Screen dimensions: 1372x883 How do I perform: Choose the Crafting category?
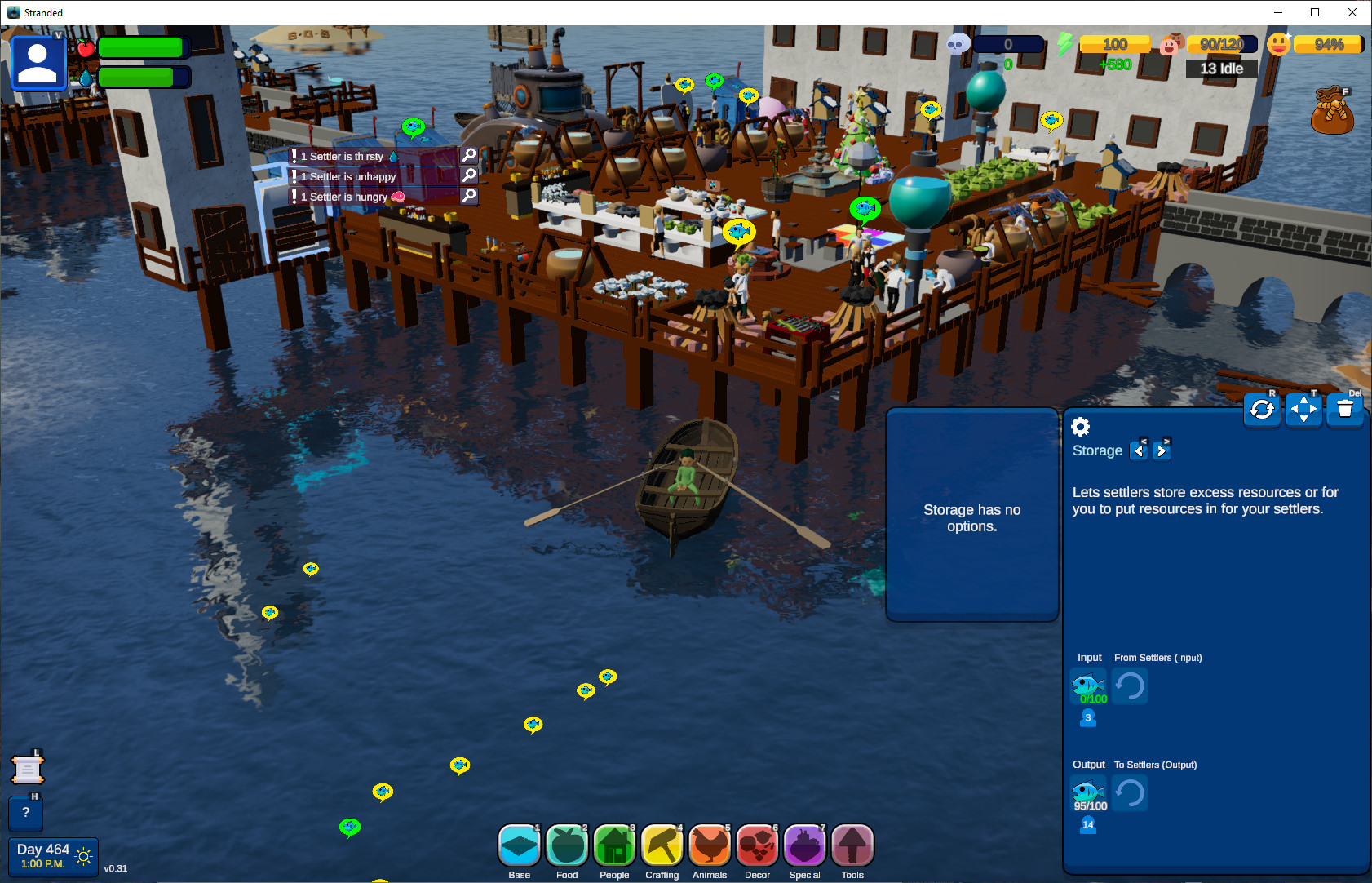[662, 846]
